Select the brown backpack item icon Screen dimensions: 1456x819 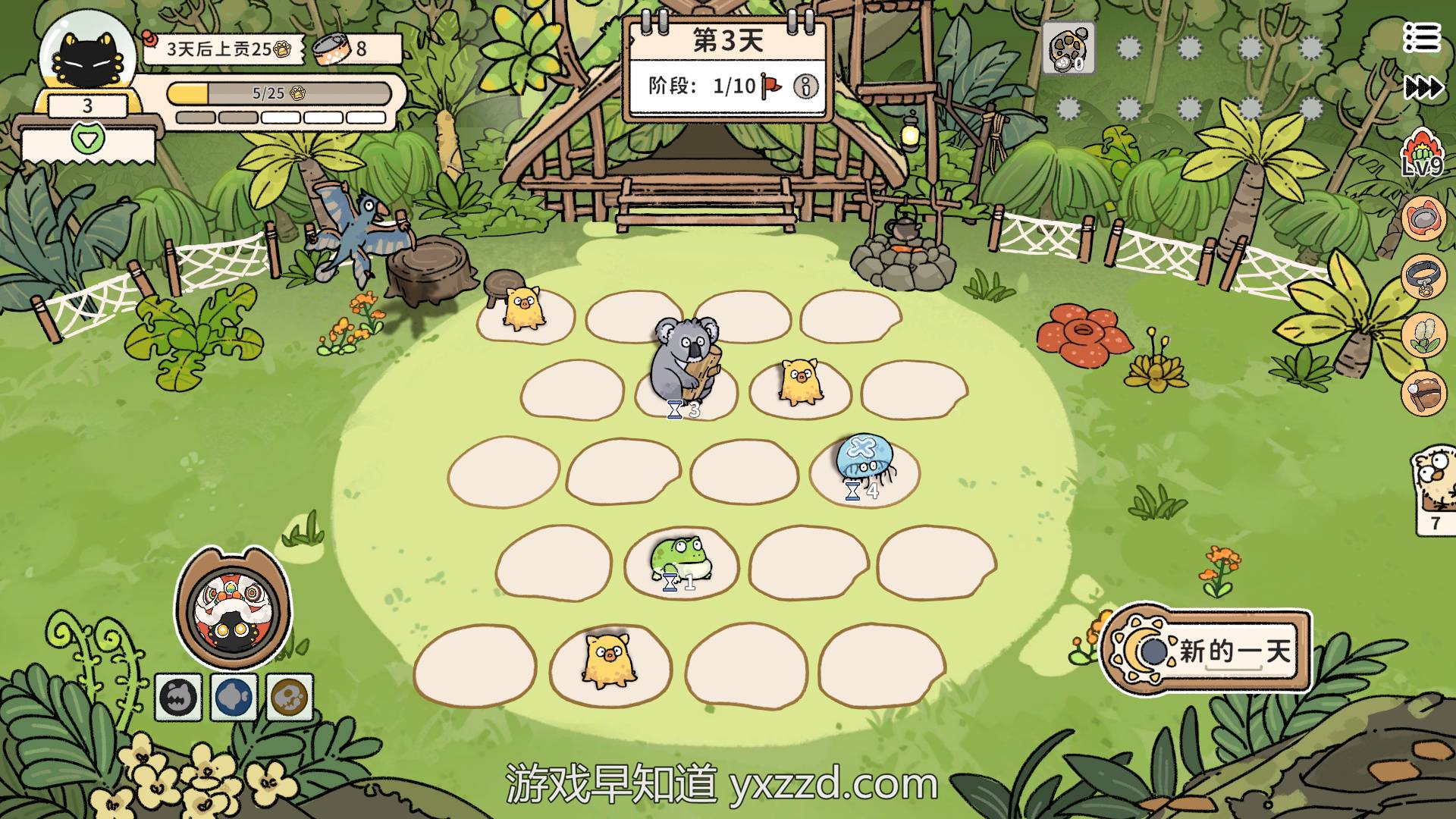click(1423, 393)
